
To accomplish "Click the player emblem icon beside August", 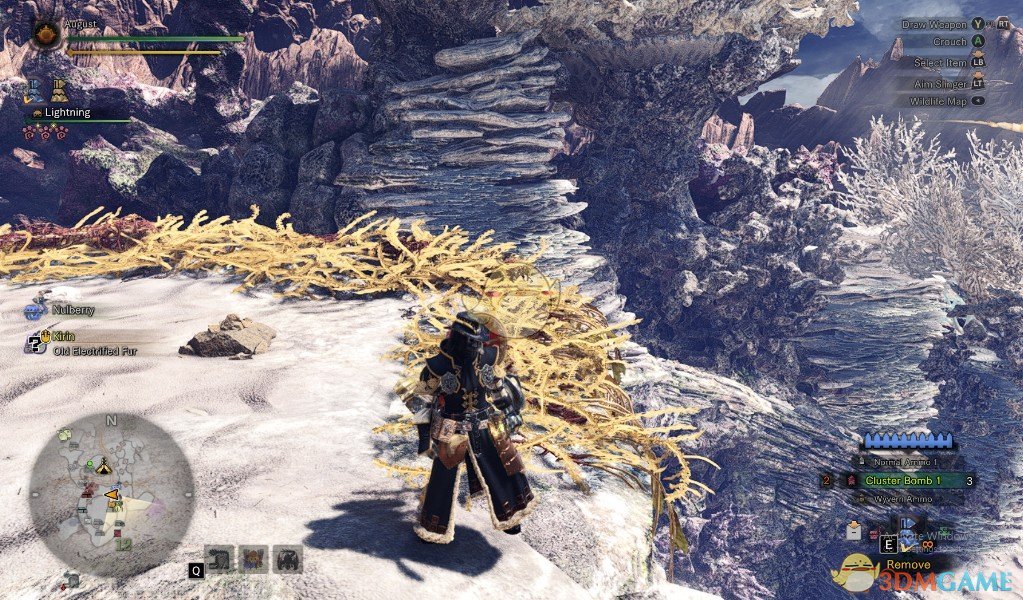I will coord(46,35).
